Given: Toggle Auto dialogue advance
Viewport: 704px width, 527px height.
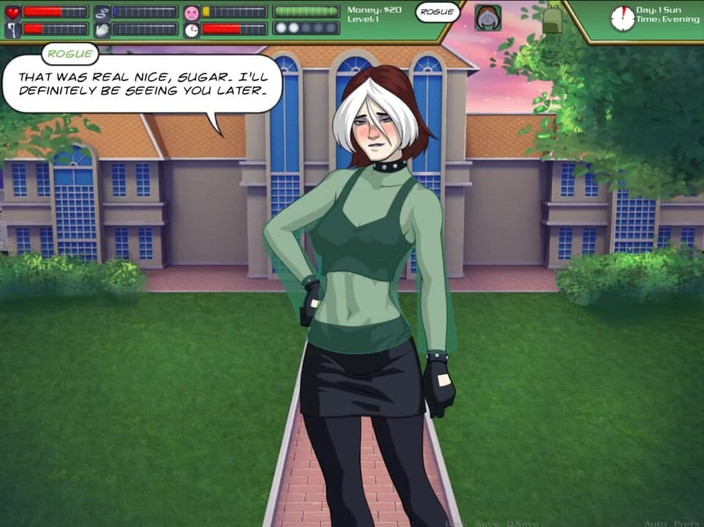Looking at the screenshot, I should coord(655,521).
